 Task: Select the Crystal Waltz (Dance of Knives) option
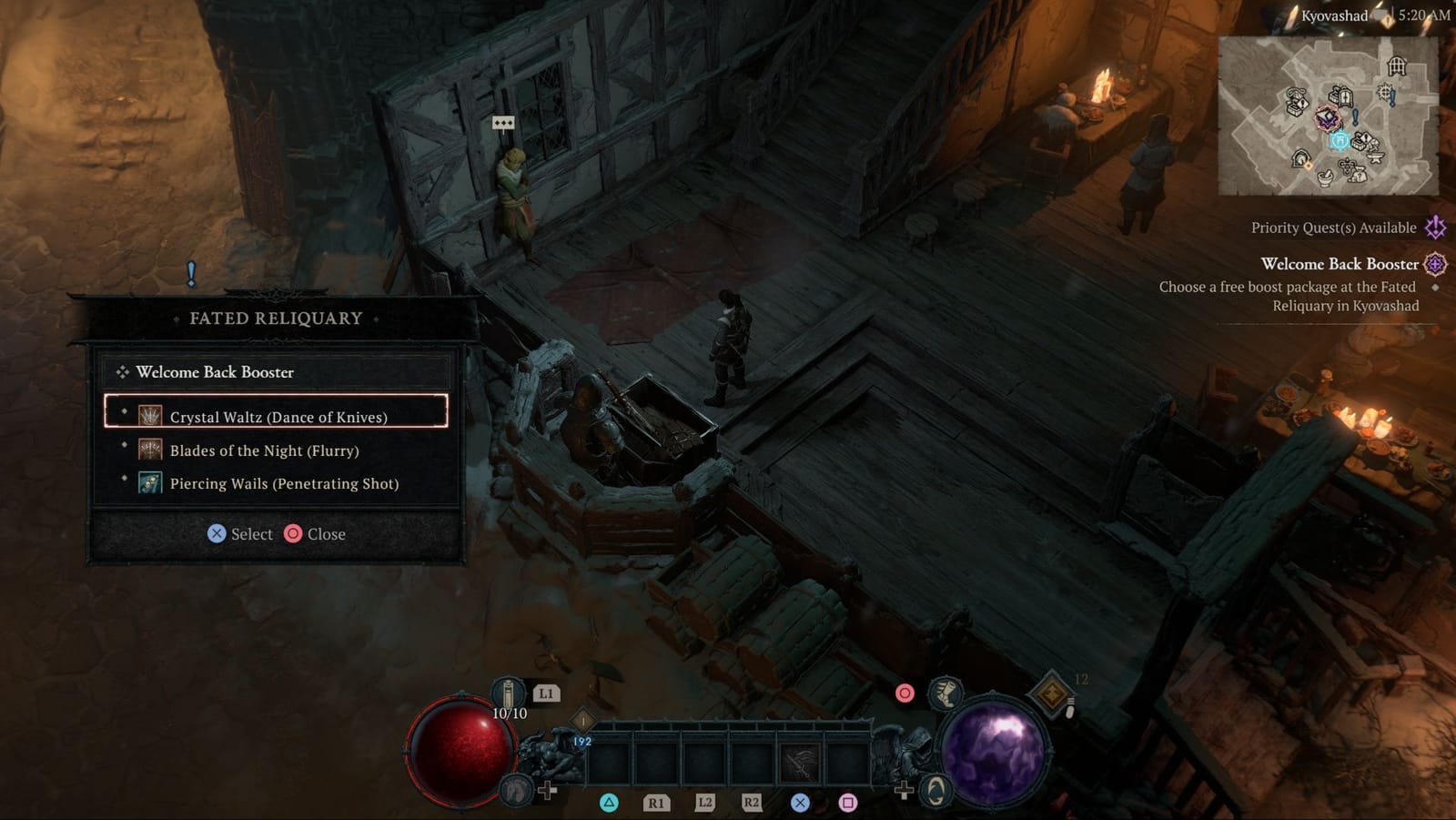coord(278,416)
